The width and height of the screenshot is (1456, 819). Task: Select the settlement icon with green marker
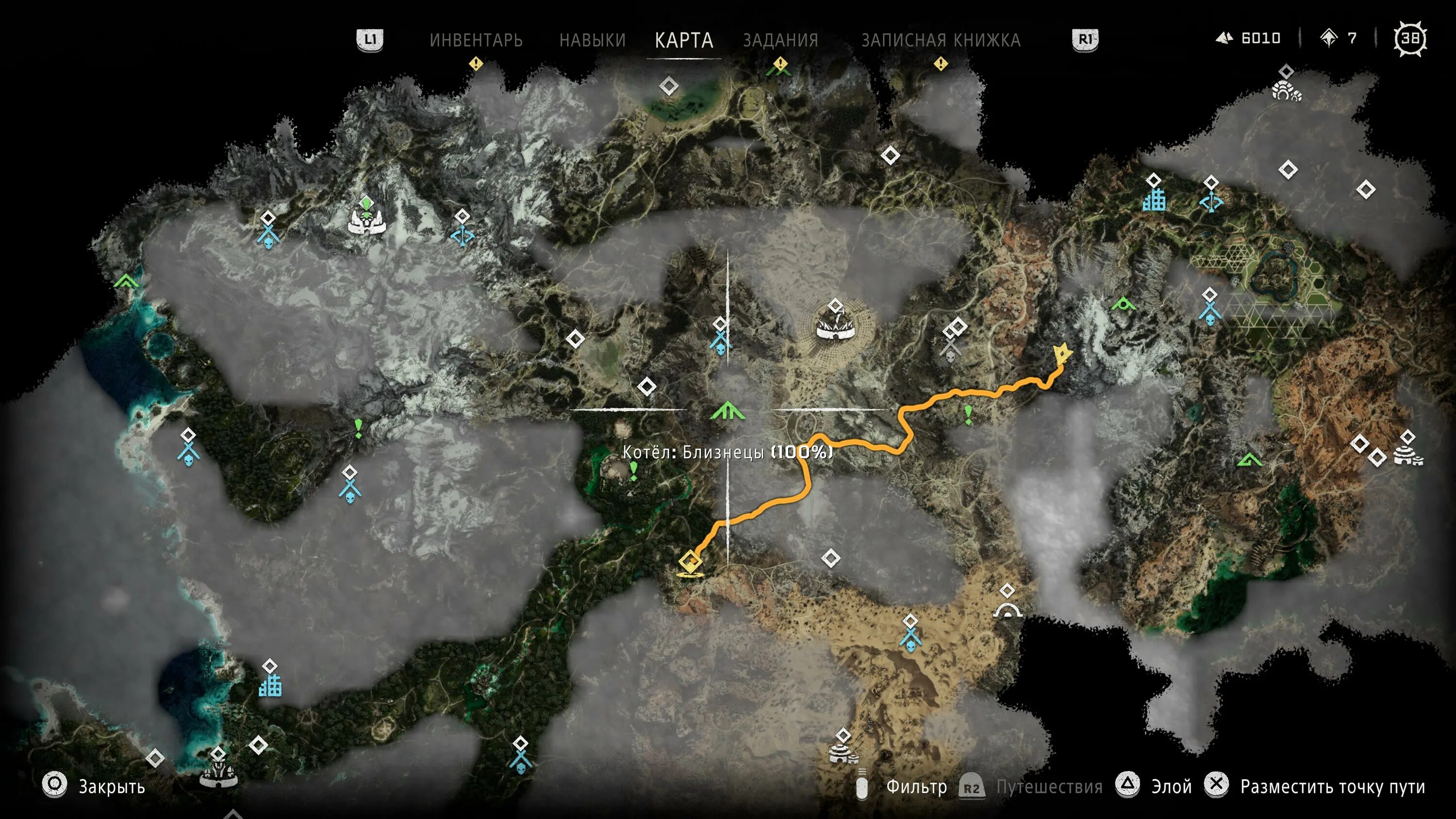click(367, 219)
